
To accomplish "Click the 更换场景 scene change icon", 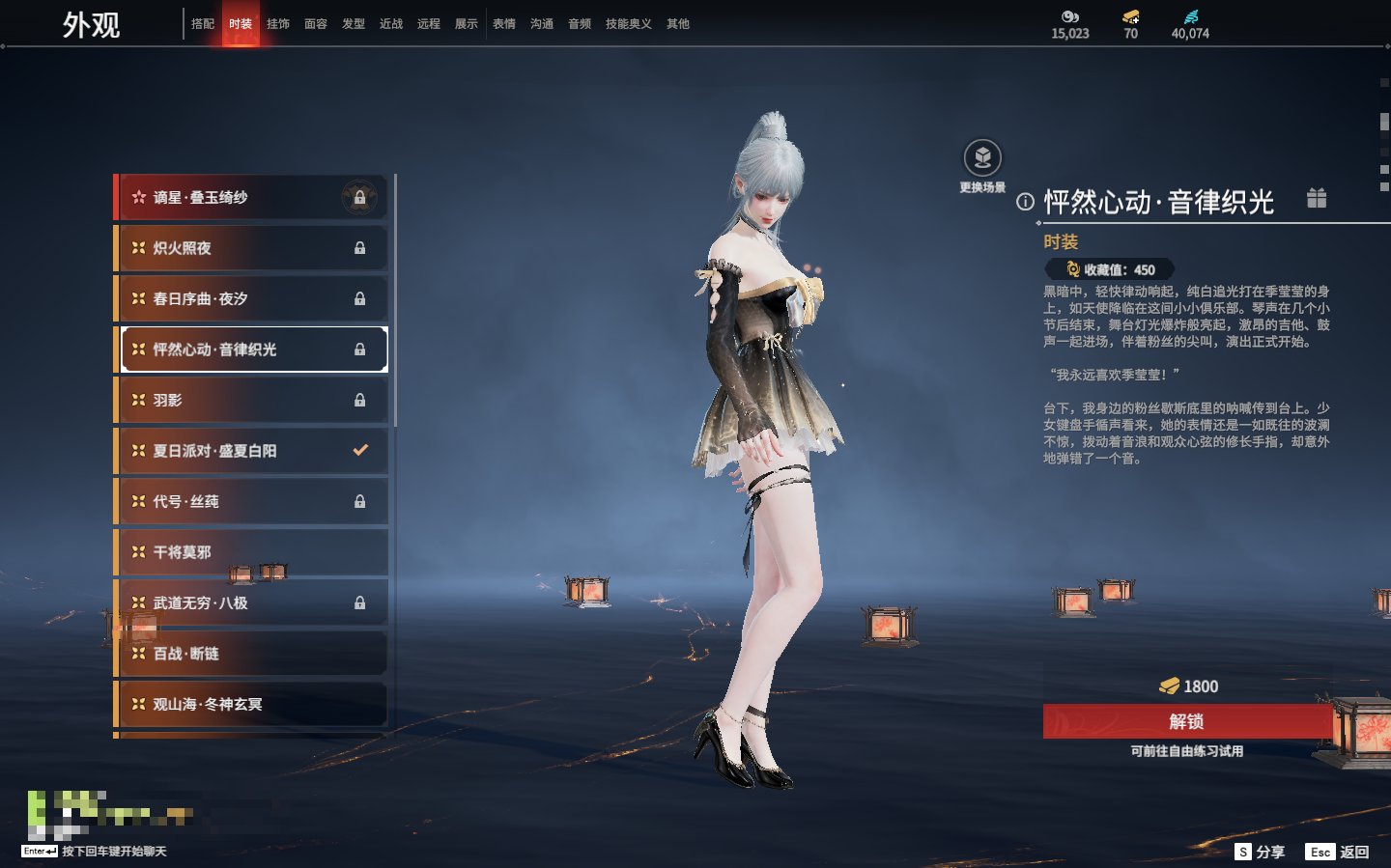I will pos(982,158).
